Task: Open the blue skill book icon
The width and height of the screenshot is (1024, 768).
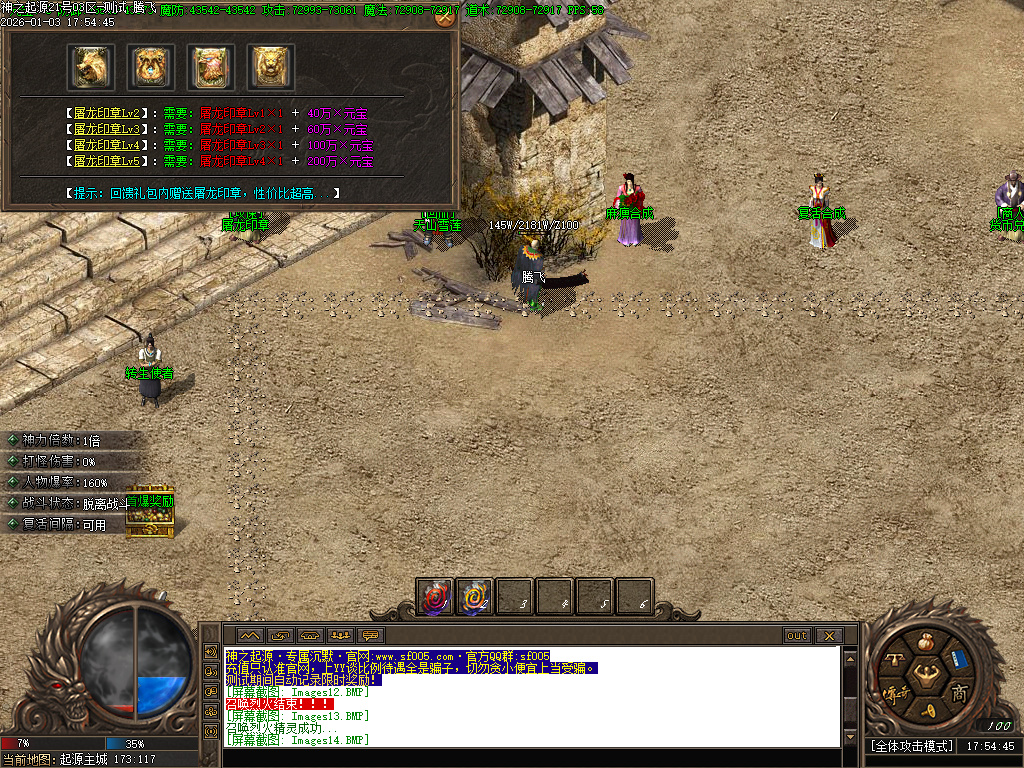Action: [x=960, y=660]
